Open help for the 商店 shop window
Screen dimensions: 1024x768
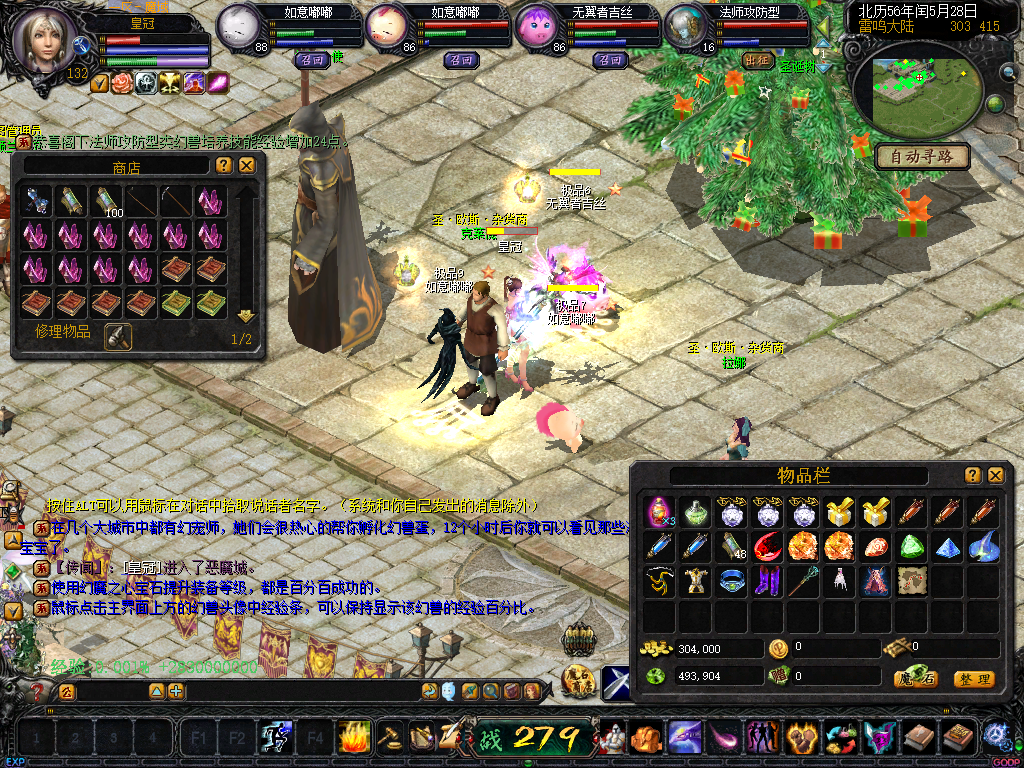click(x=224, y=165)
